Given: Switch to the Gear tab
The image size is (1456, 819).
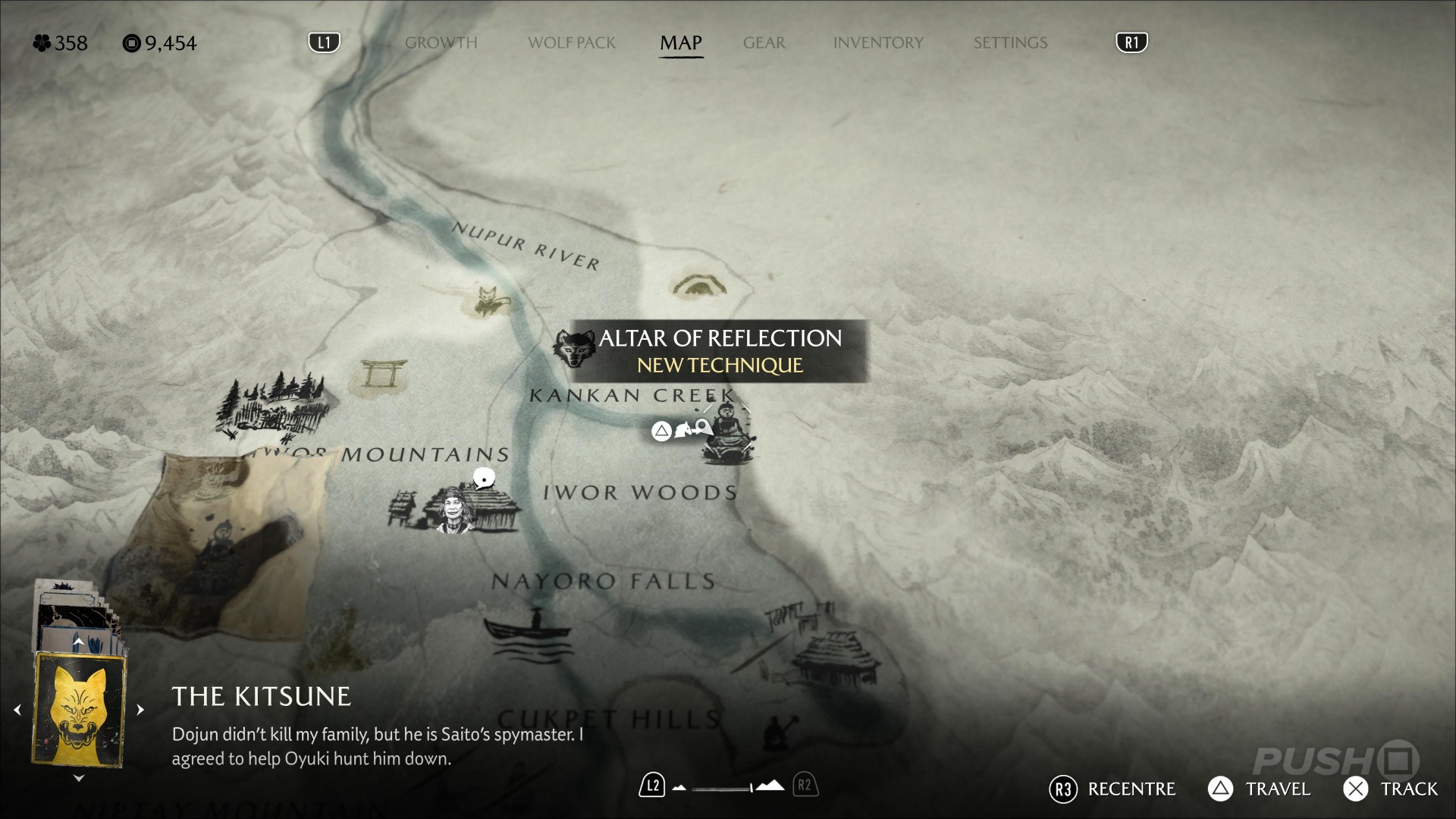Looking at the screenshot, I should point(764,43).
